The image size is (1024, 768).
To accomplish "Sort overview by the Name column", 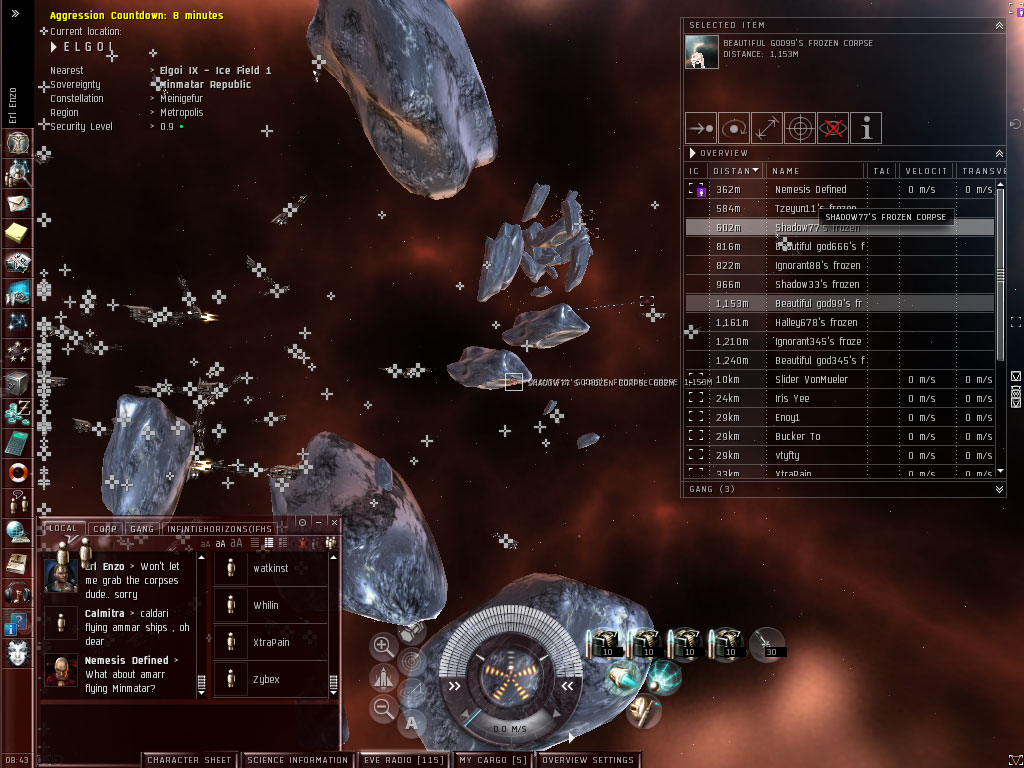I will tap(812, 171).
